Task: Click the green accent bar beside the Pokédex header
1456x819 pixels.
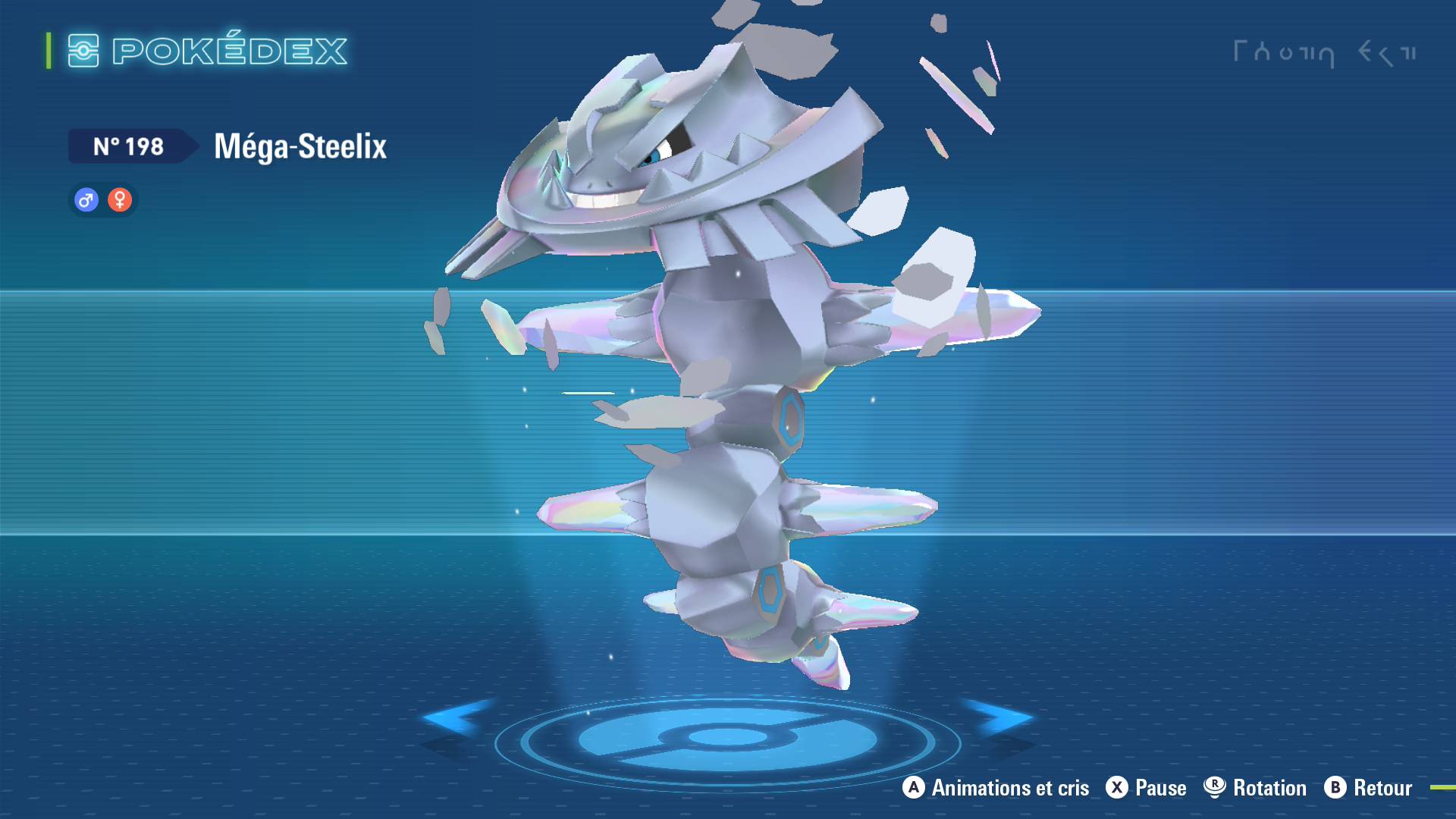Action: pos(48,49)
